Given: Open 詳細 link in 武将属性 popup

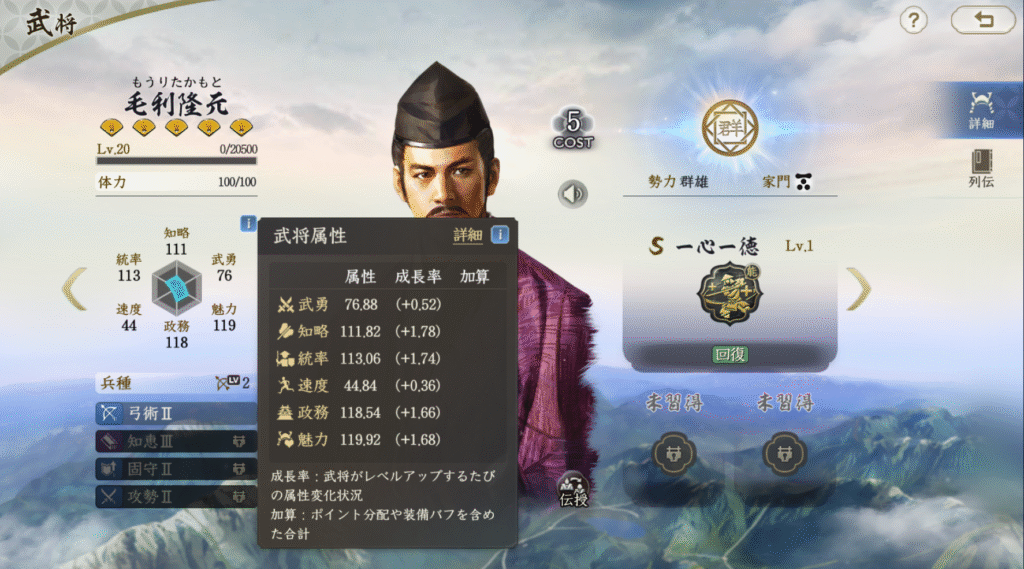Looking at the screenshot, I should (x=467, y=235).
